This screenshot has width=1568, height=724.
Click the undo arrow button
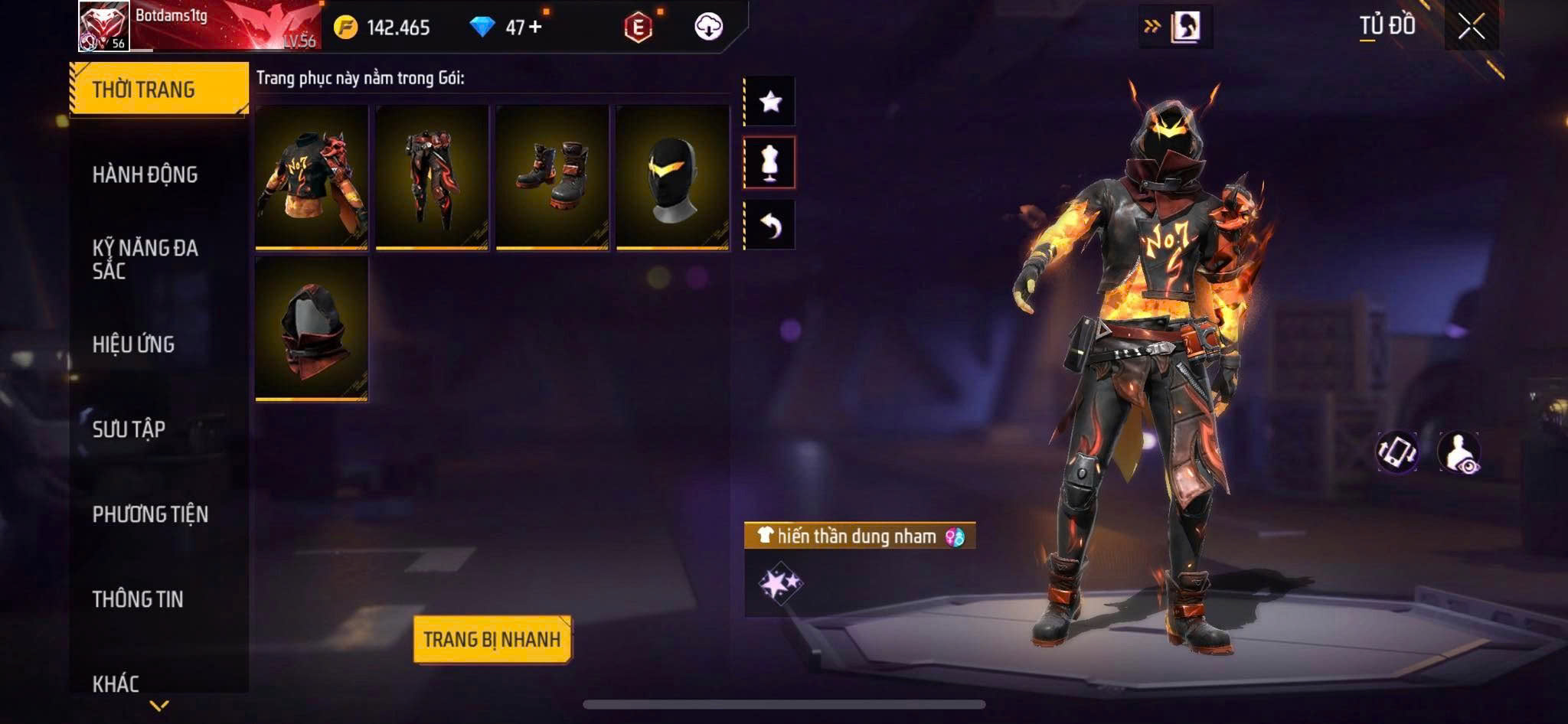point(770,225)
